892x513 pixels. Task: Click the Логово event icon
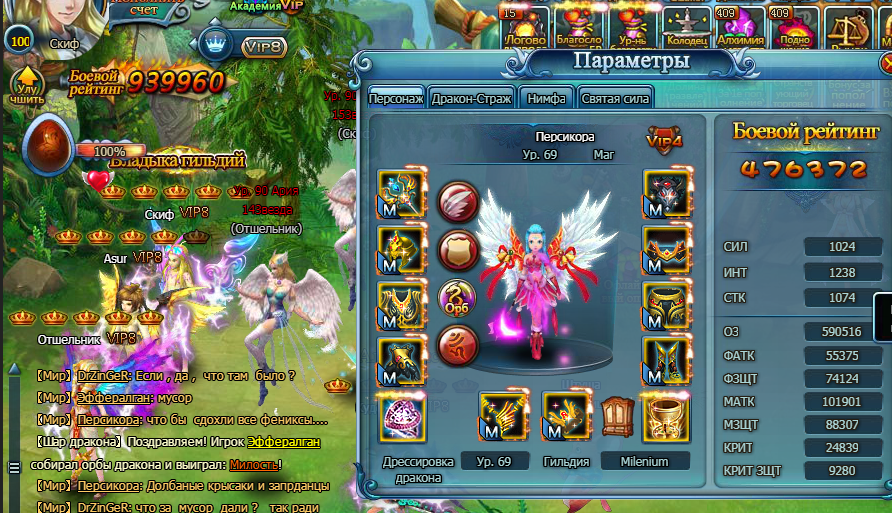524,27
